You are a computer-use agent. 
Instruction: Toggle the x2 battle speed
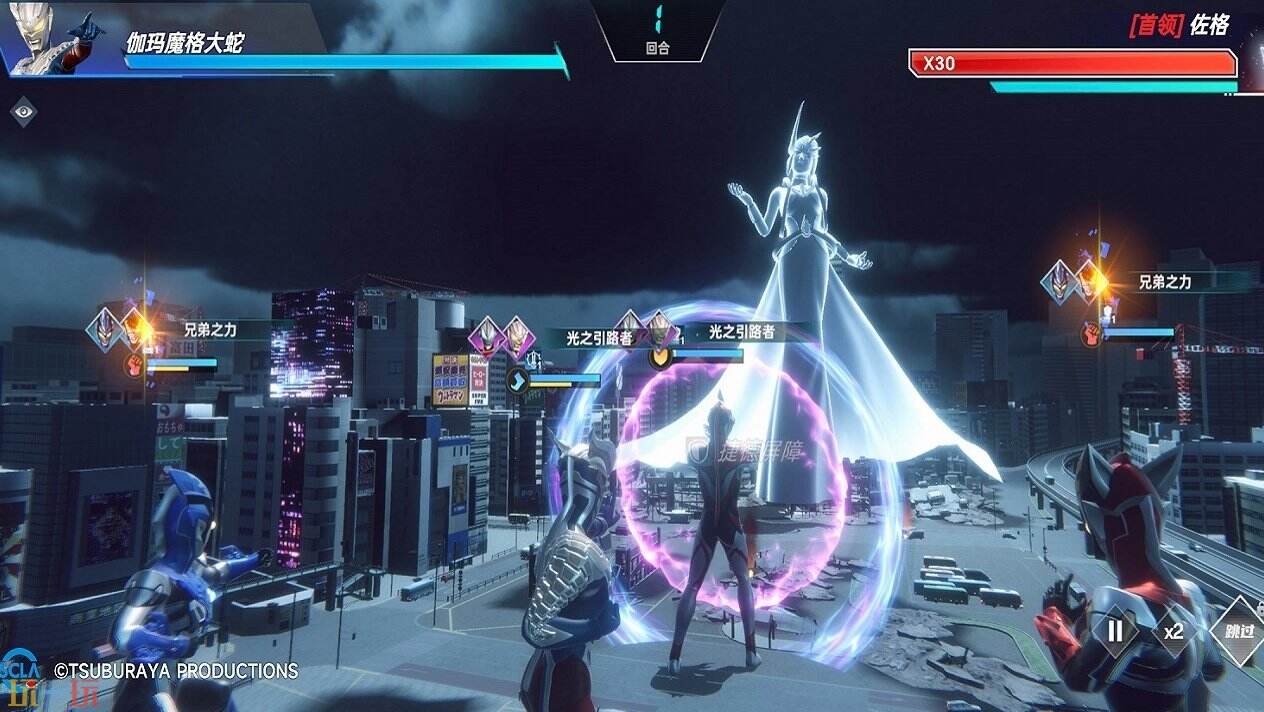coord(1173,631)
